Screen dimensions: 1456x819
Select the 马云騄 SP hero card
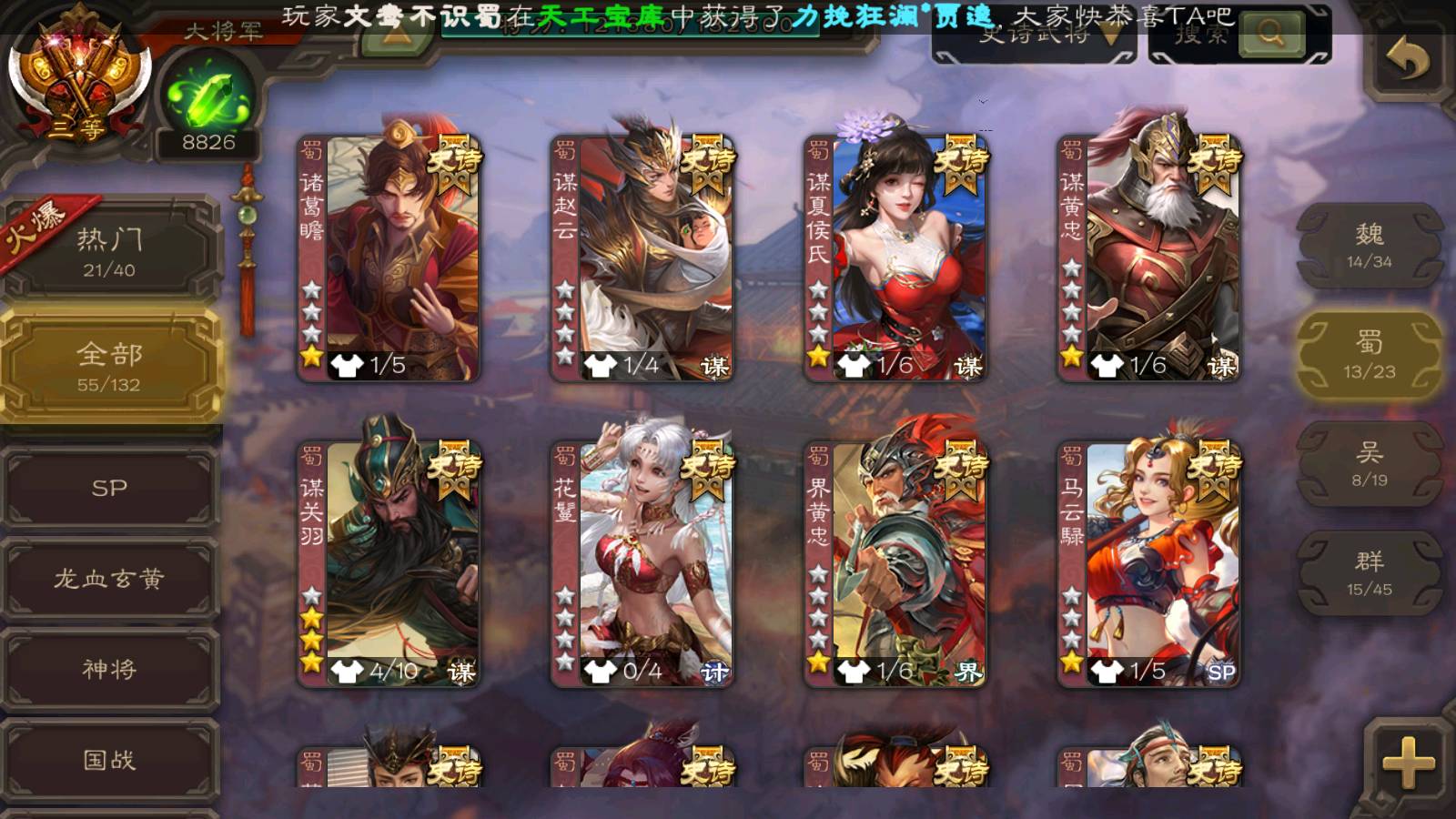click(1148, 564)
